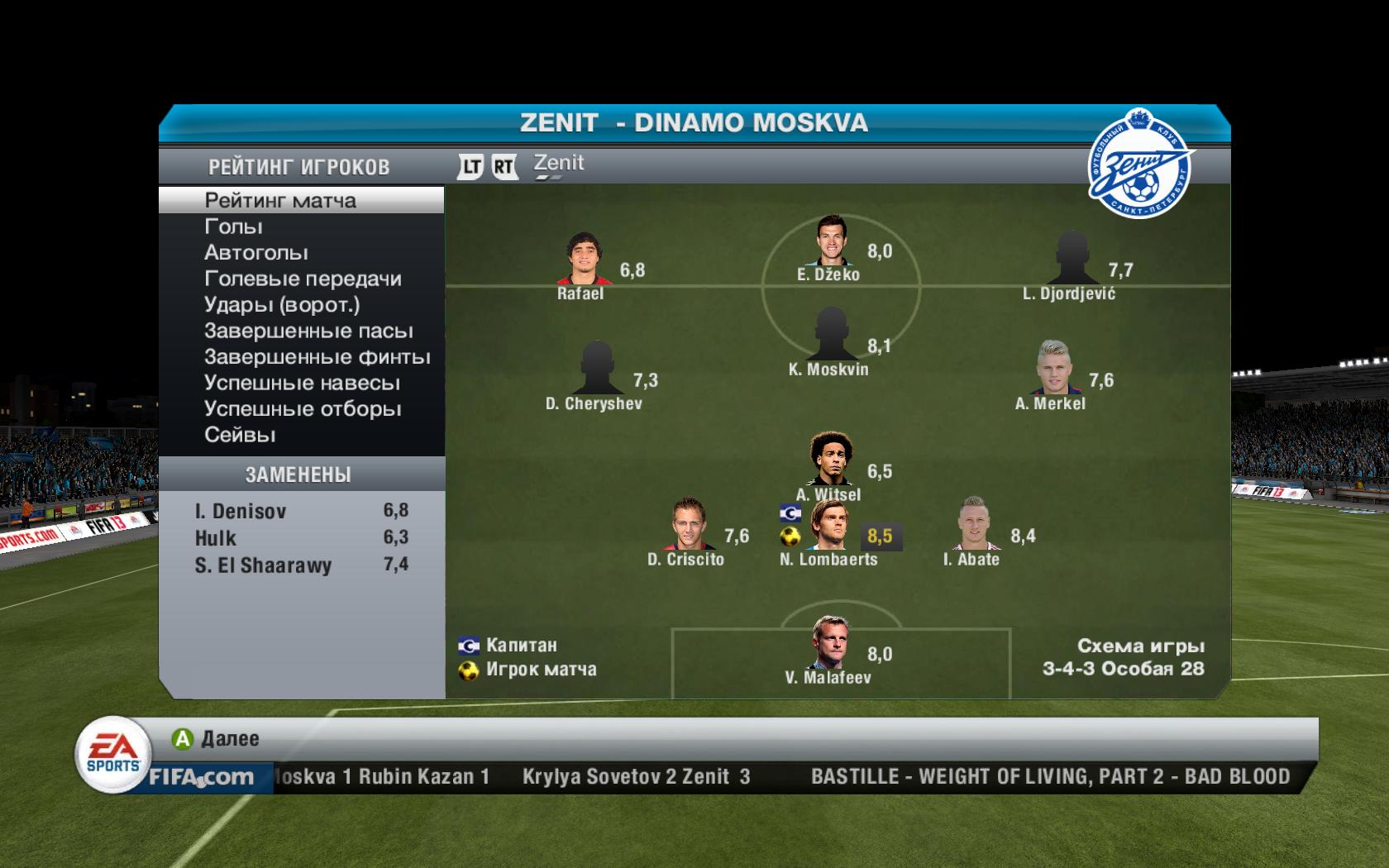The width and height of the screenshot is (1389, 868).
Task: Choose Завершенные финты in the list
Action: pyautogui.click(x=317, y=357)
